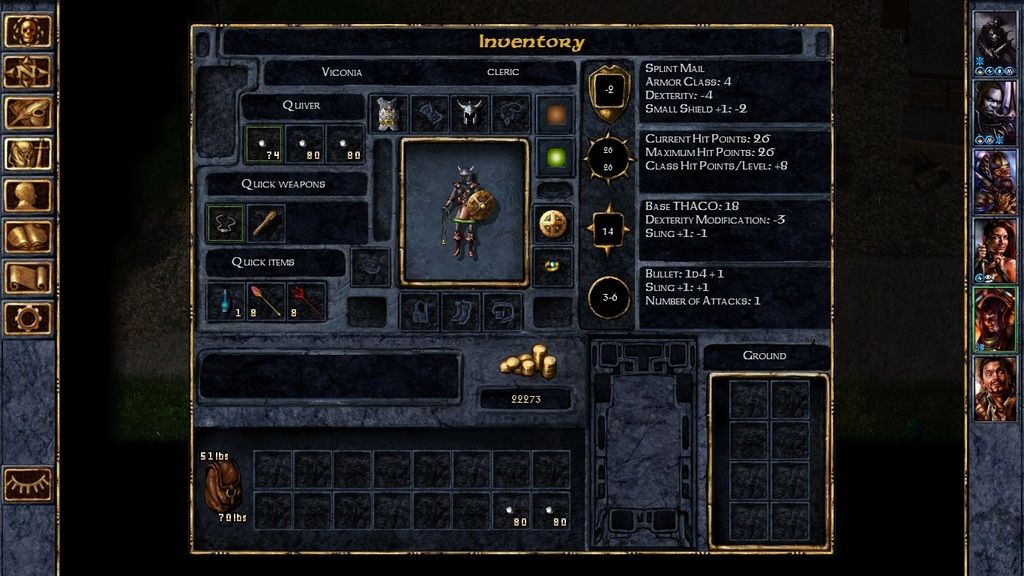Select the blue potion quick item
Screen dimensions: 1024x576
(225, 301)
